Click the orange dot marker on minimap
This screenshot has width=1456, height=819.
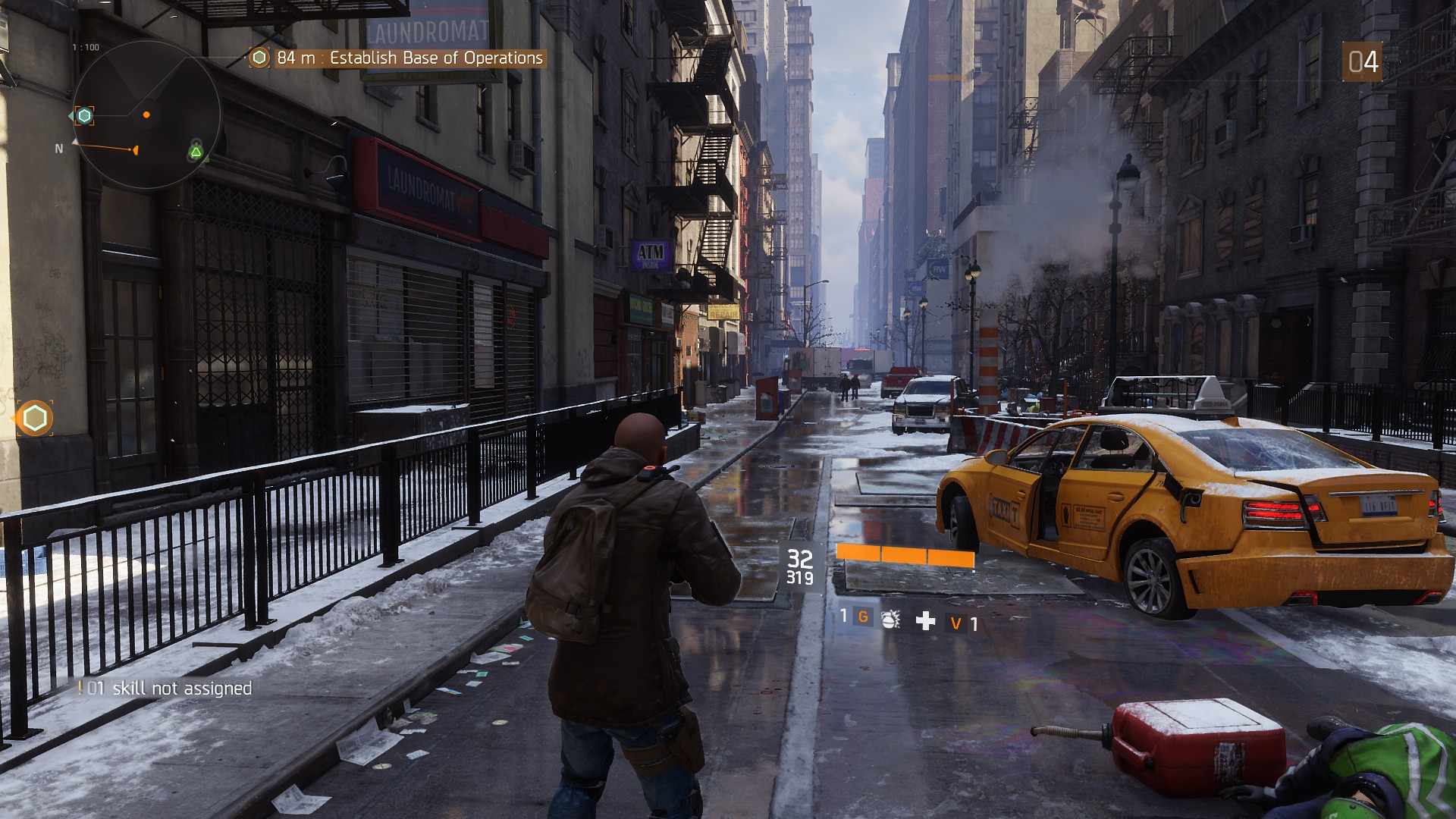(x=146, y=115)
